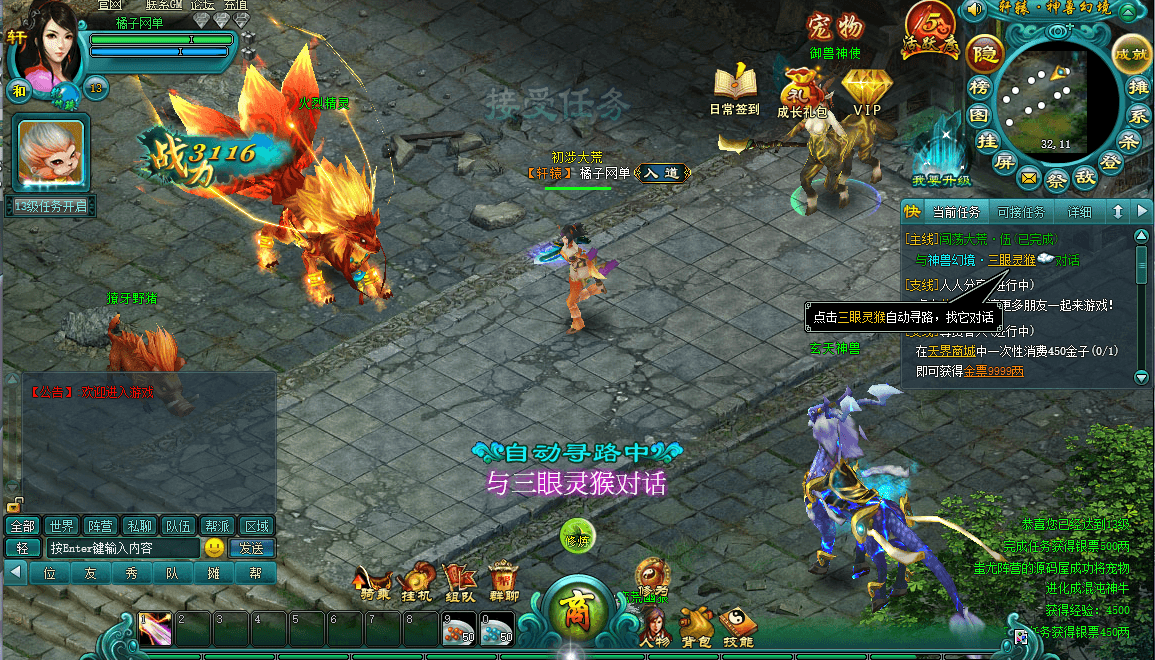The image size is (1155, 660).
Task: Click the 三眼灵猴 quest link
Action: (x=1012, y=260)
